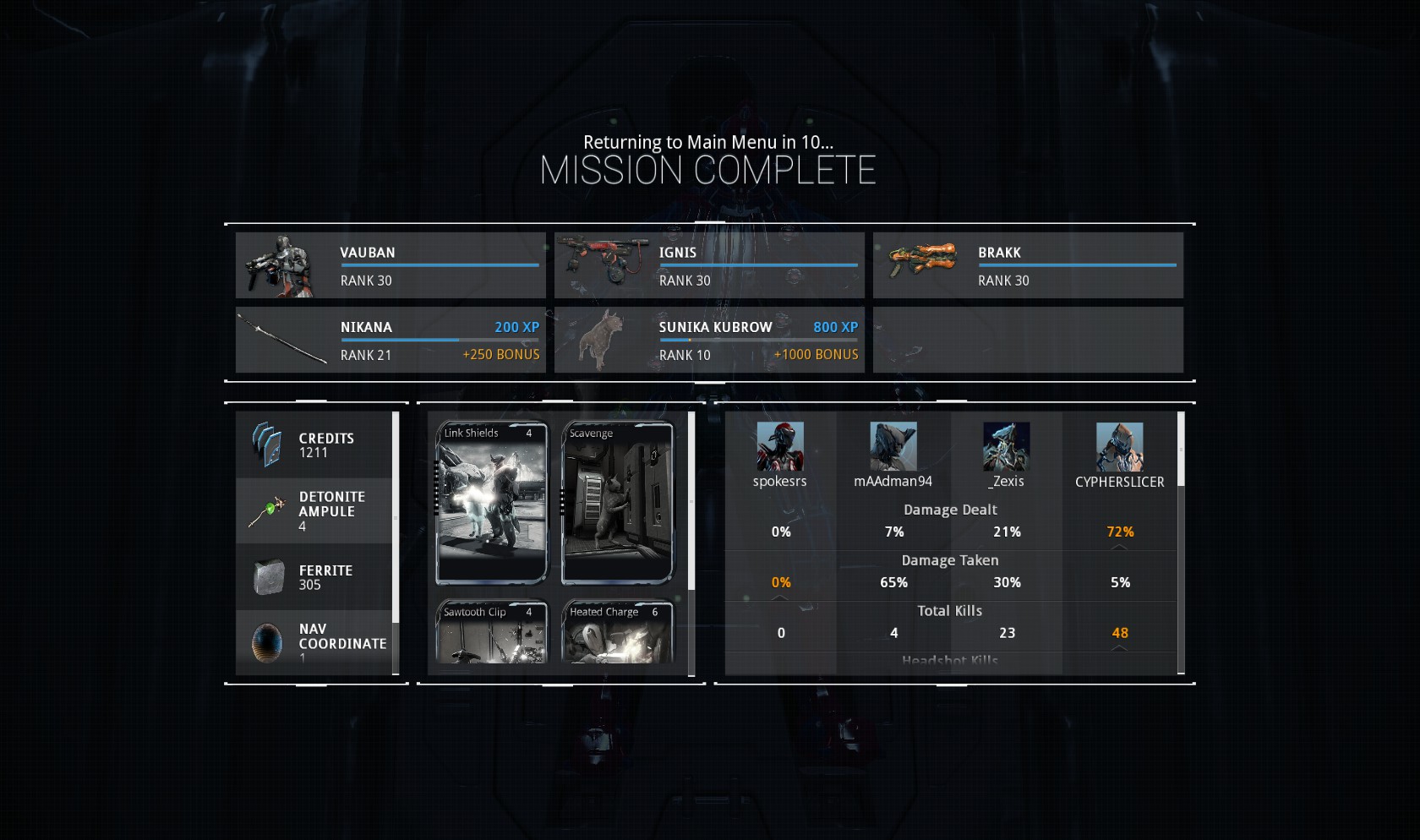Open the Scavenge mod card
Viewport: 1420px width, 840px height.
pos(617,503)
